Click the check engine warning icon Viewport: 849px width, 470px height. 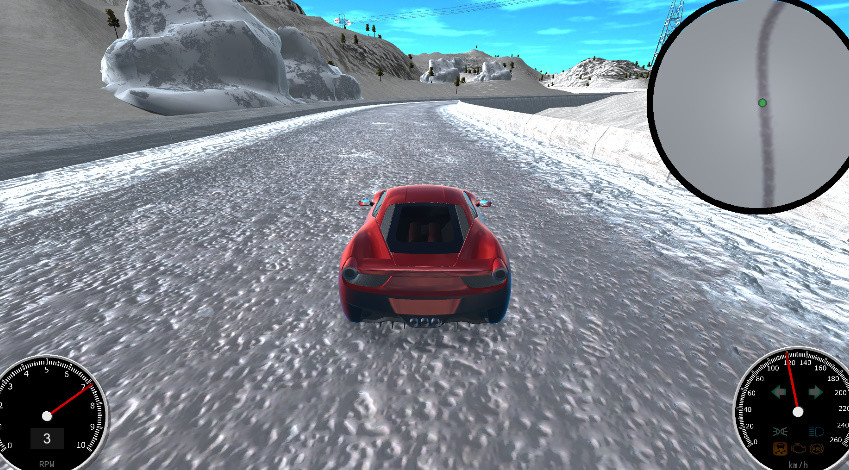[x=798, y=448]
